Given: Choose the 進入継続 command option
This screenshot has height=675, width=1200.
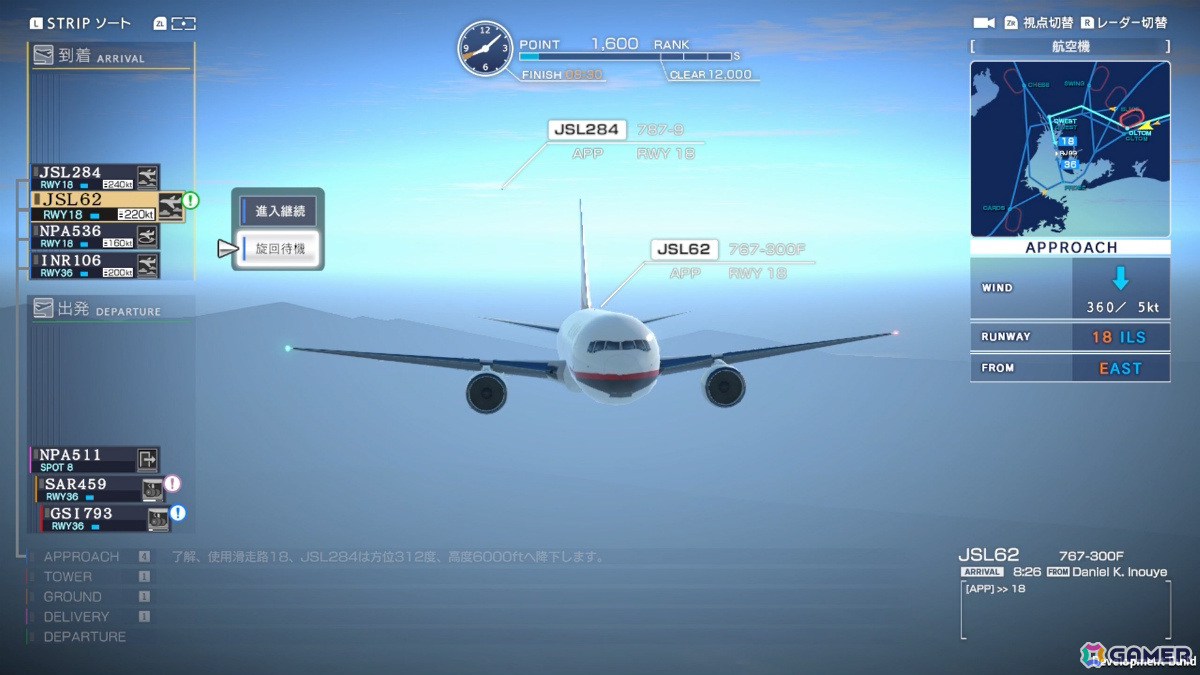Looking at the screenshot, I should [x=279, y=211].
